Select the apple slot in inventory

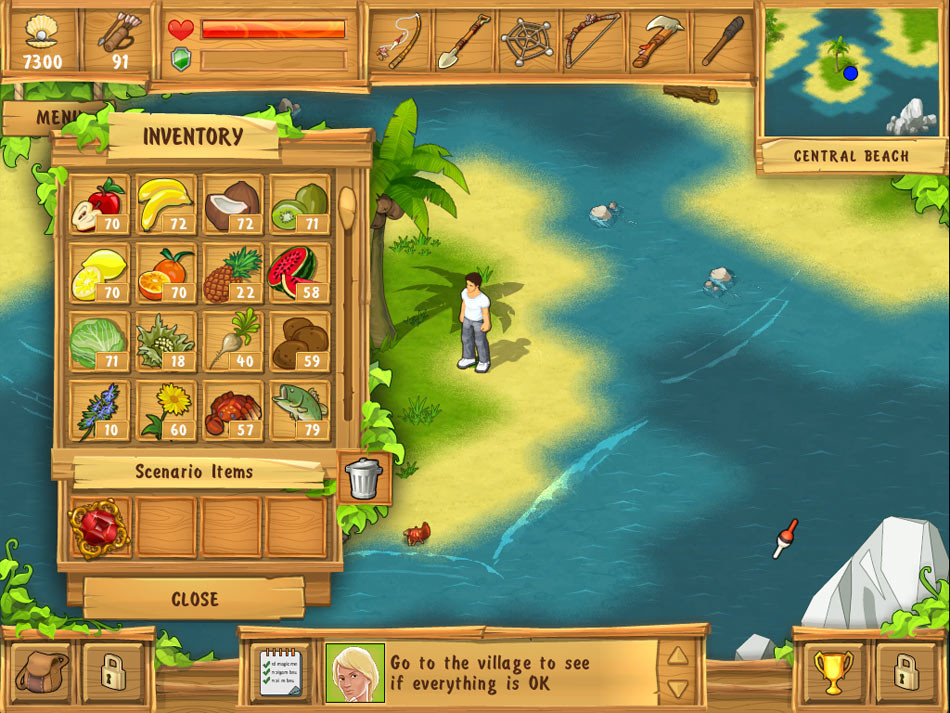point(98,204)
